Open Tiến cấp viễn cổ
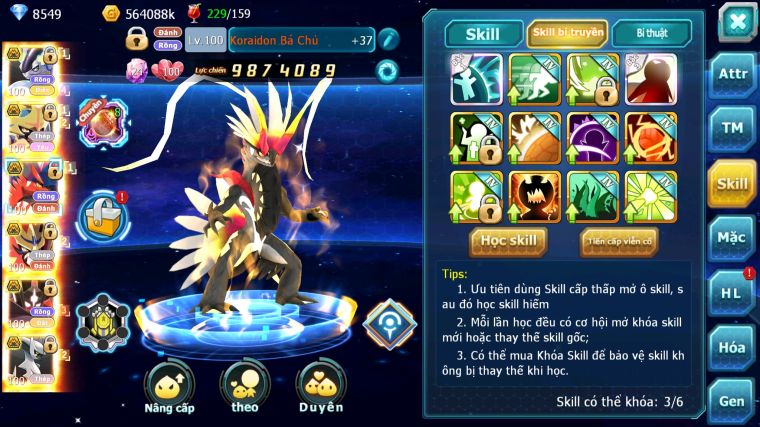The width and height of the screenshot is (760, 427). click(619, 241)
